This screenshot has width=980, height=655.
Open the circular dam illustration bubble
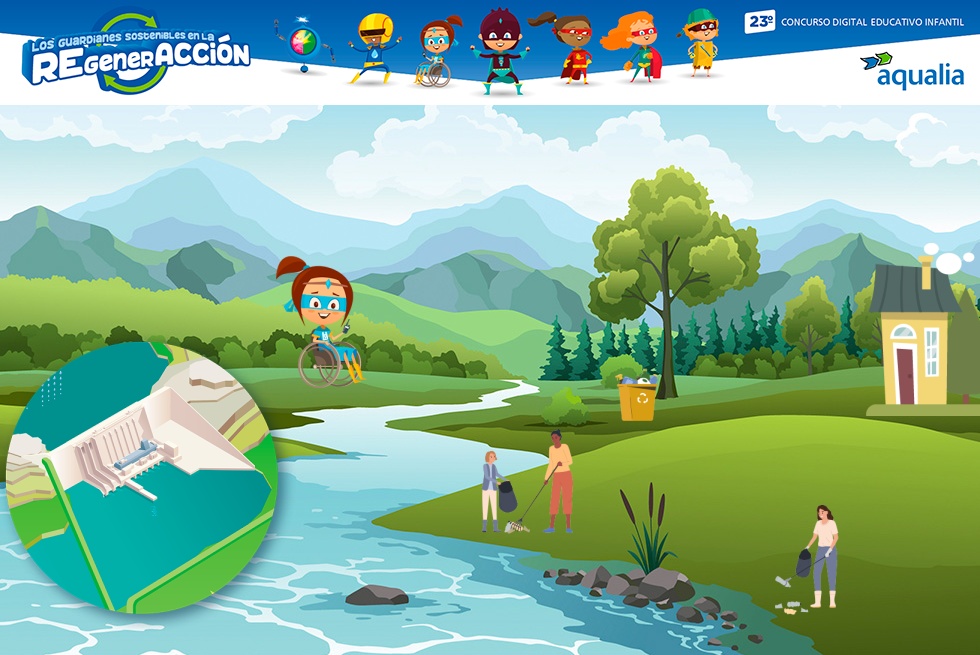click(140, 477)
